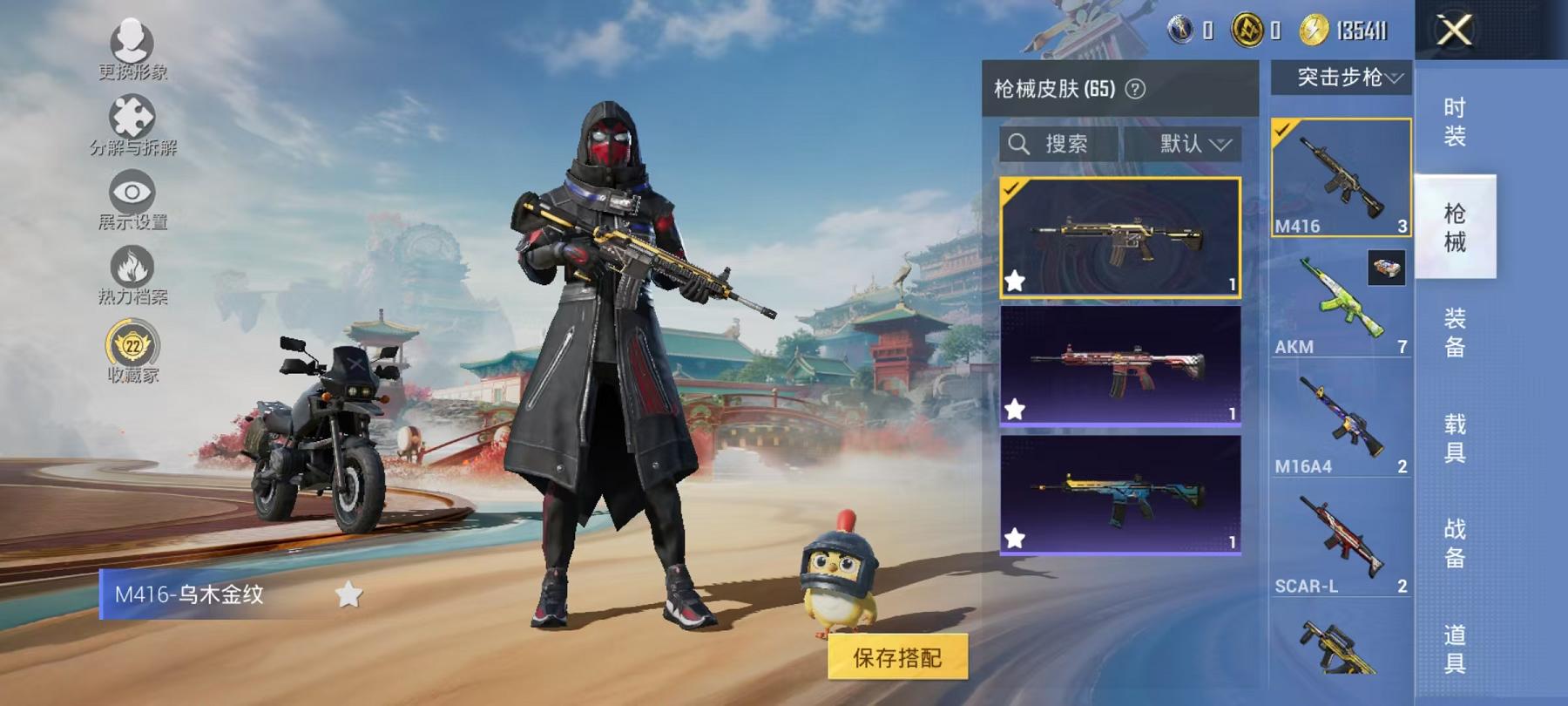Viewport: 1568px width, 706px height.
Task: Star the M416-乌木金纹 label favorite toggle
Action: pos(348,594)
